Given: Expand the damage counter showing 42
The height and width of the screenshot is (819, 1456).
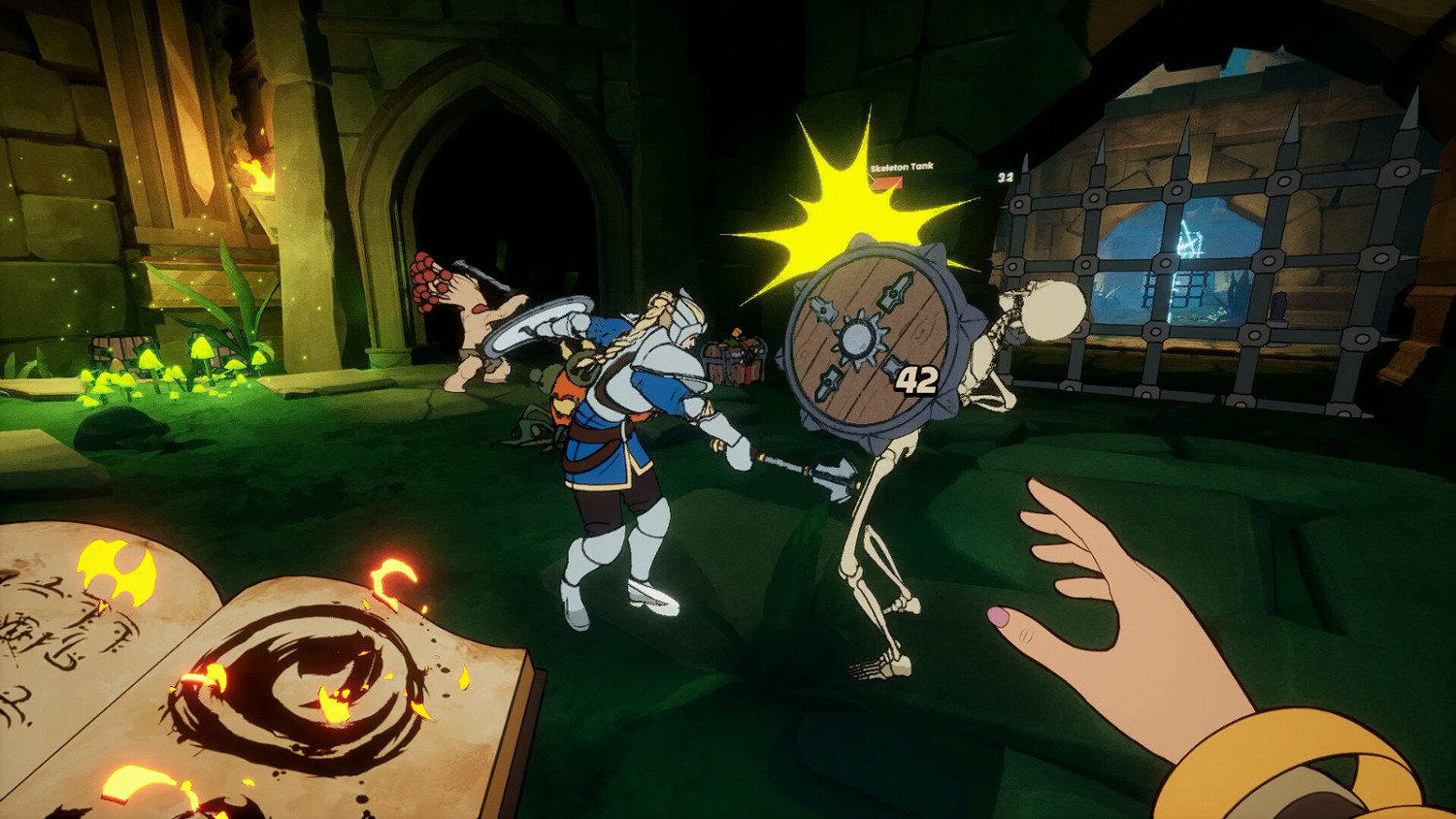Looking at the screenshot, I should click(914, 379).
